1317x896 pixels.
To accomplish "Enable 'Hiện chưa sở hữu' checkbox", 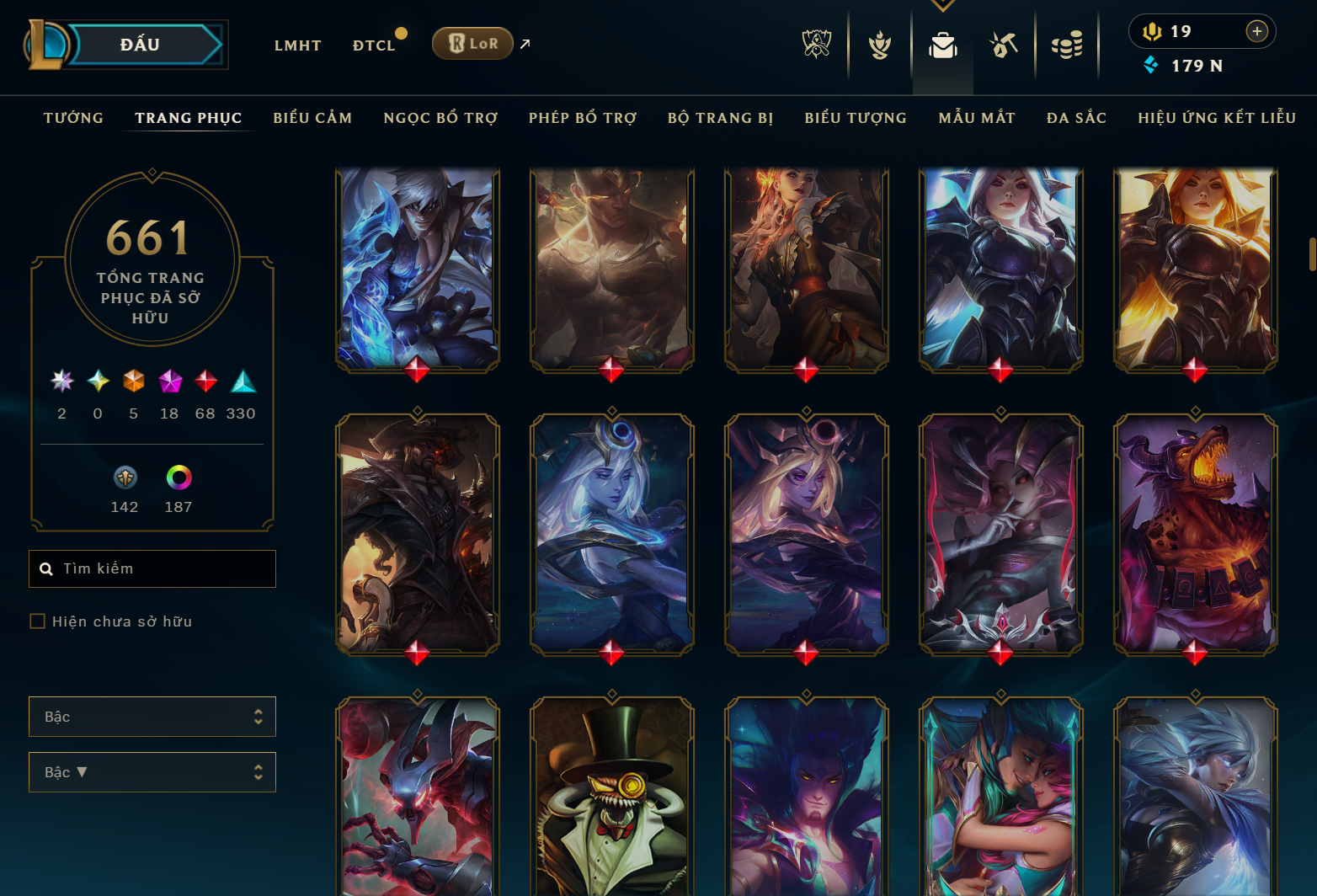I will pyautogui.click(x=38, y=621).
